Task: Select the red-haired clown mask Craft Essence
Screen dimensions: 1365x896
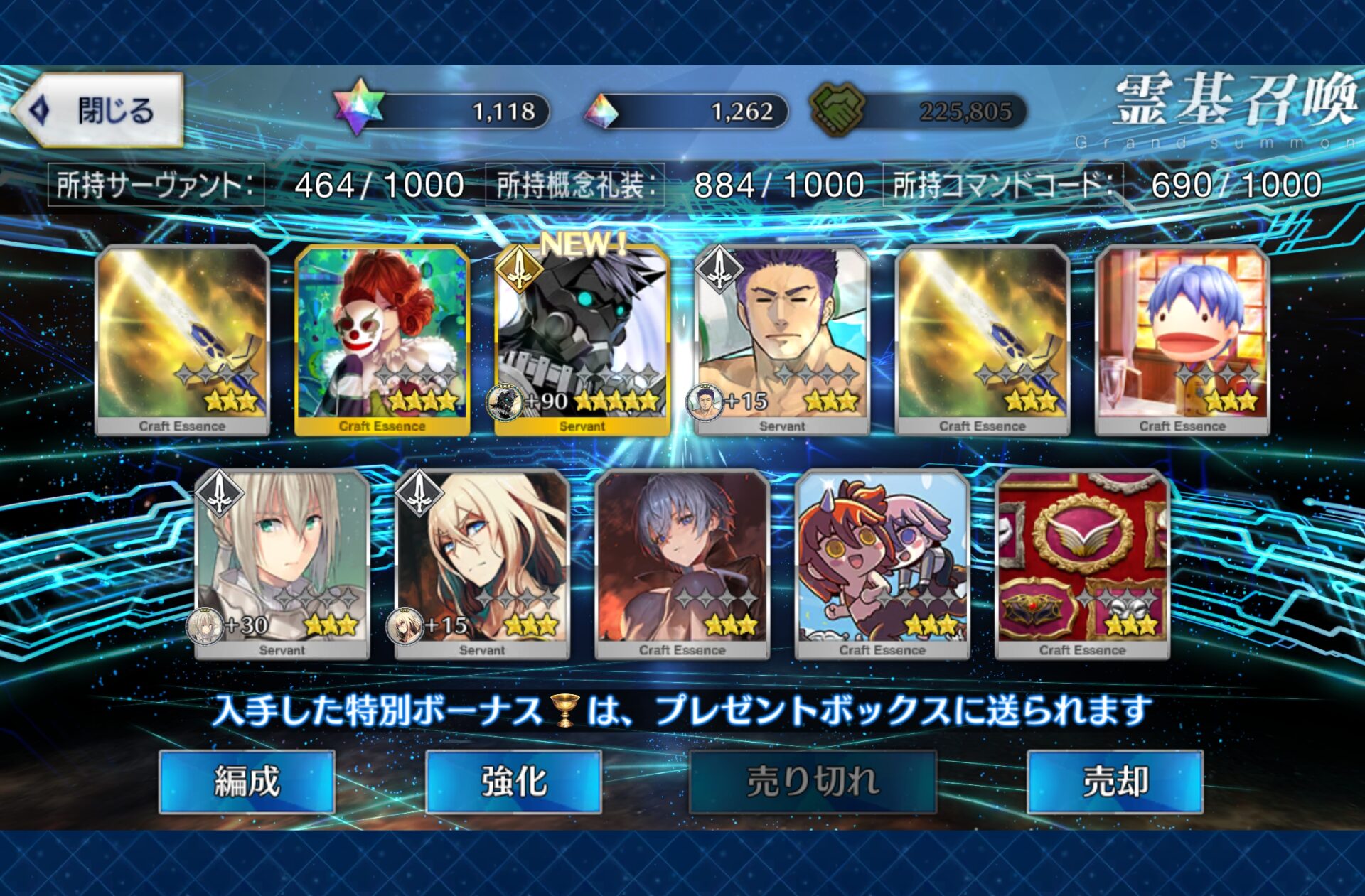Action: coord(382,340)
